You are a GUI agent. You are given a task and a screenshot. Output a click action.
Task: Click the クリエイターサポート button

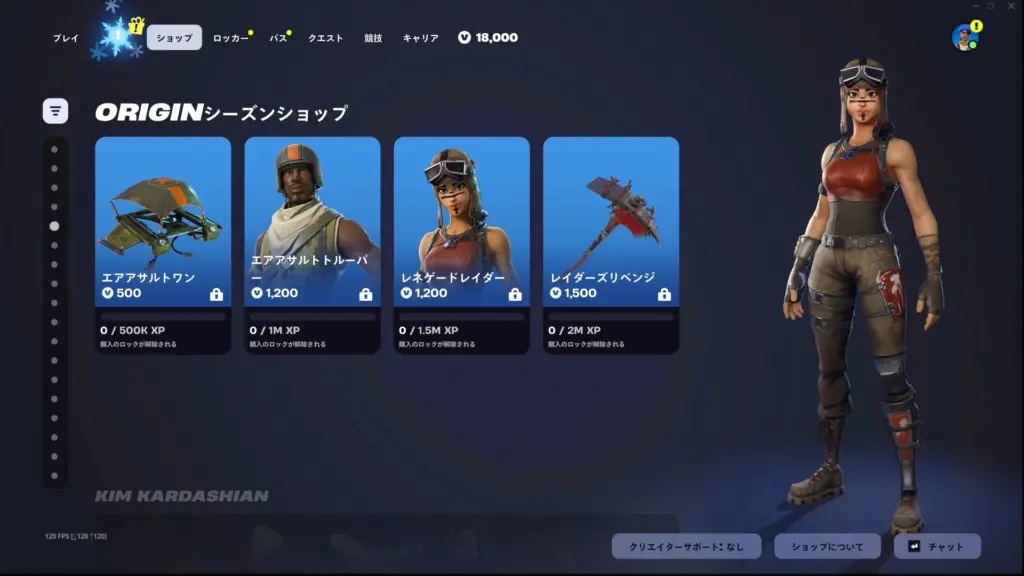tap(686, 546)
